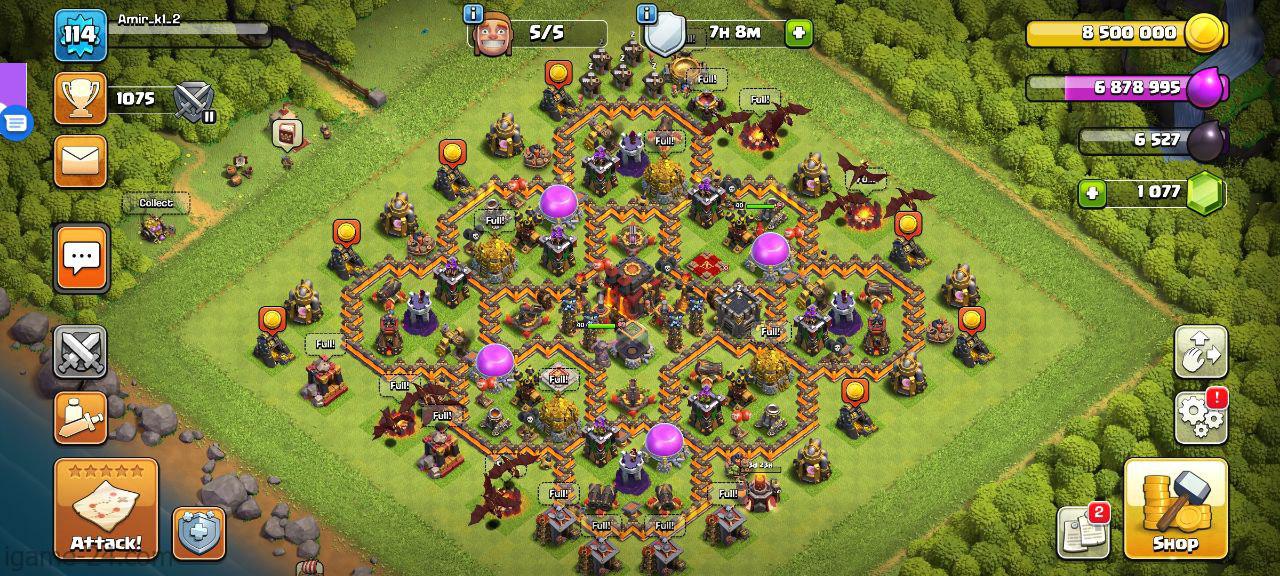
Task: Open the Shop
Action: pyautogui.click(x=1175, y=508)
